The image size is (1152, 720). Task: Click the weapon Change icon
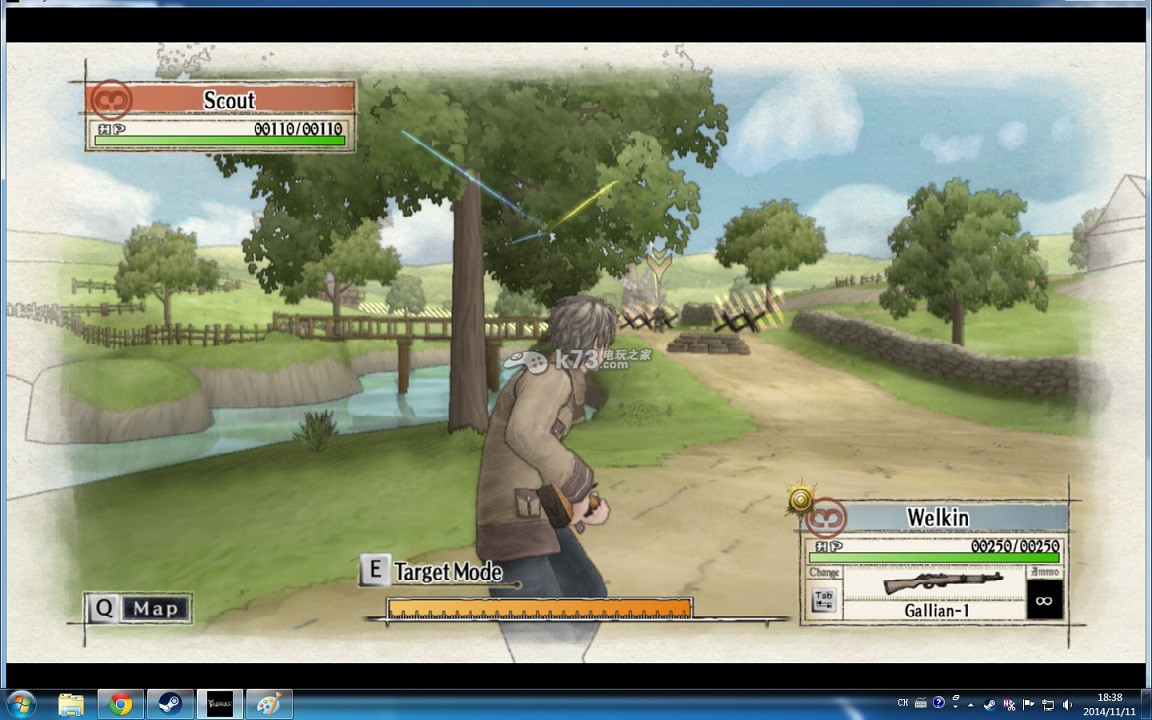pos(824,600)
